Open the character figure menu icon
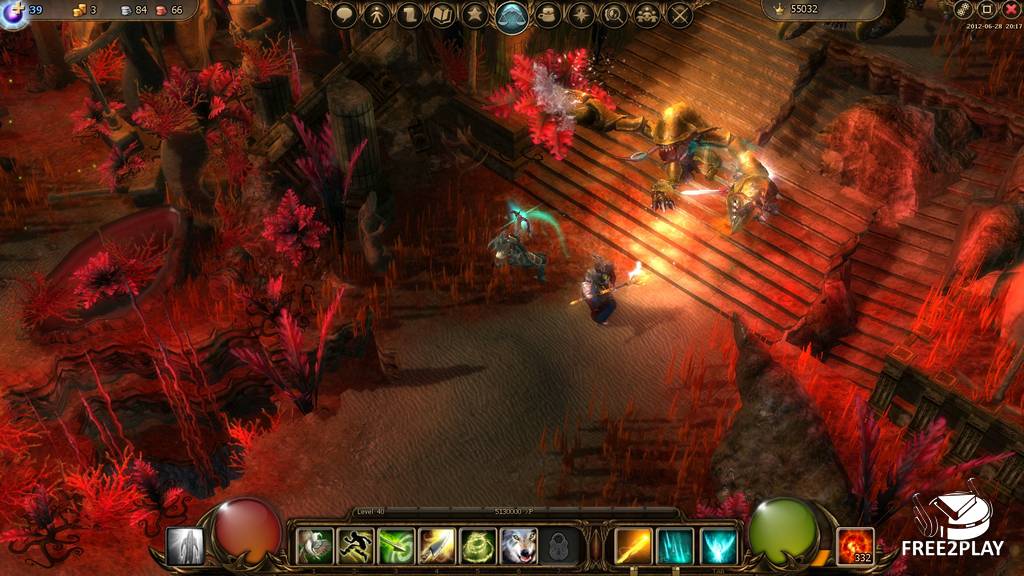This screenshot has width=1024, height=576. point(376,15)
